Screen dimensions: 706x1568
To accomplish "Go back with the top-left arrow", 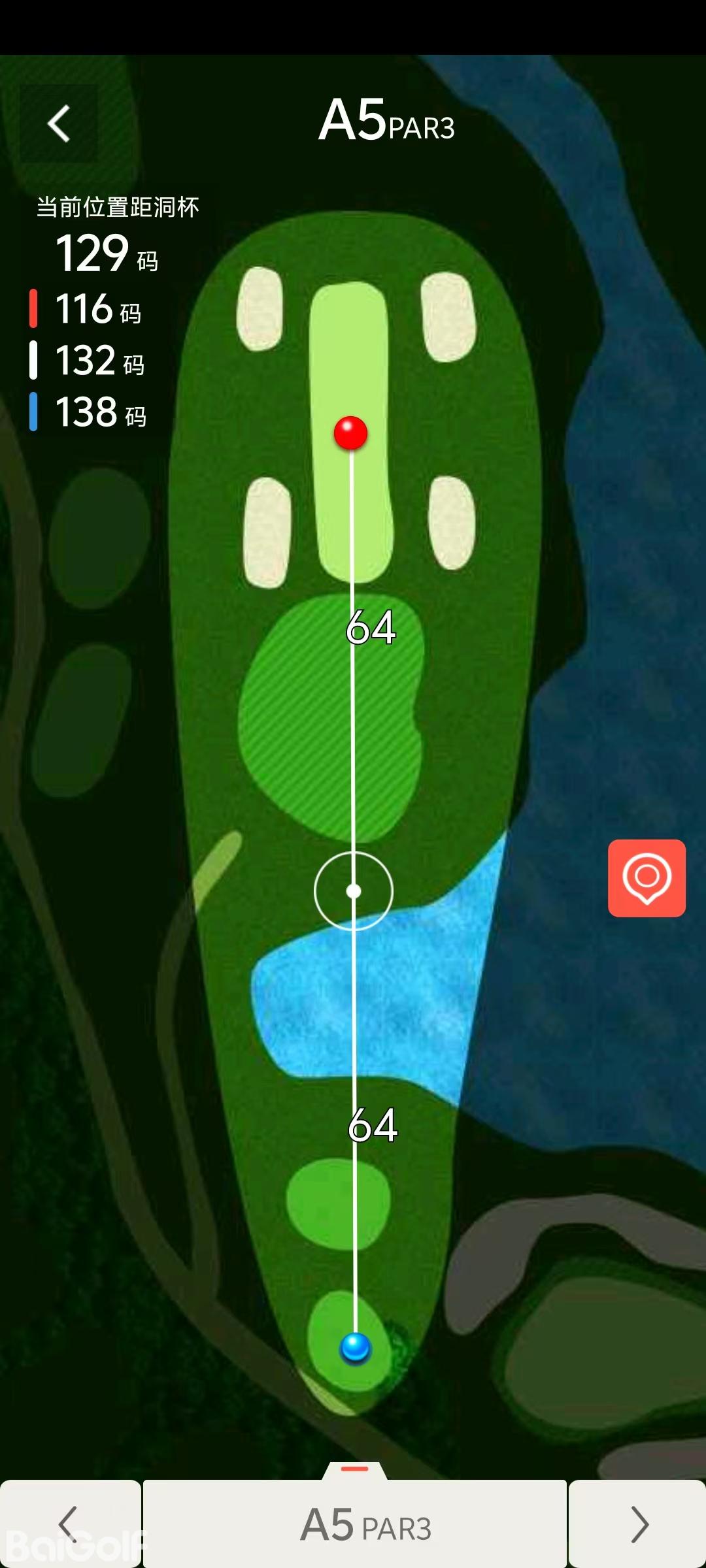I will pos(59,123).
